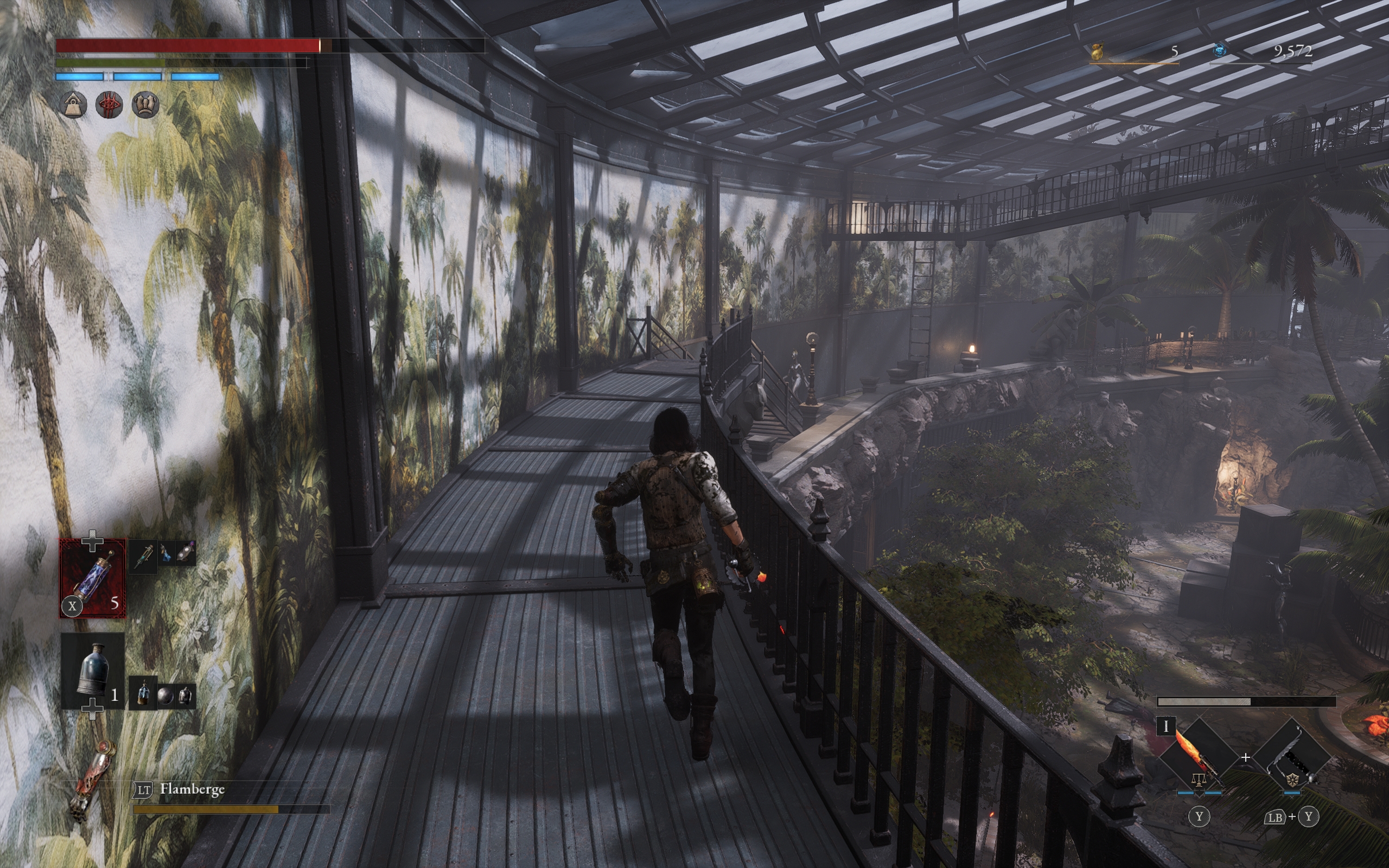
Task: Choose the syringe item in upper belt queue
Action: [x=142, y=555]
